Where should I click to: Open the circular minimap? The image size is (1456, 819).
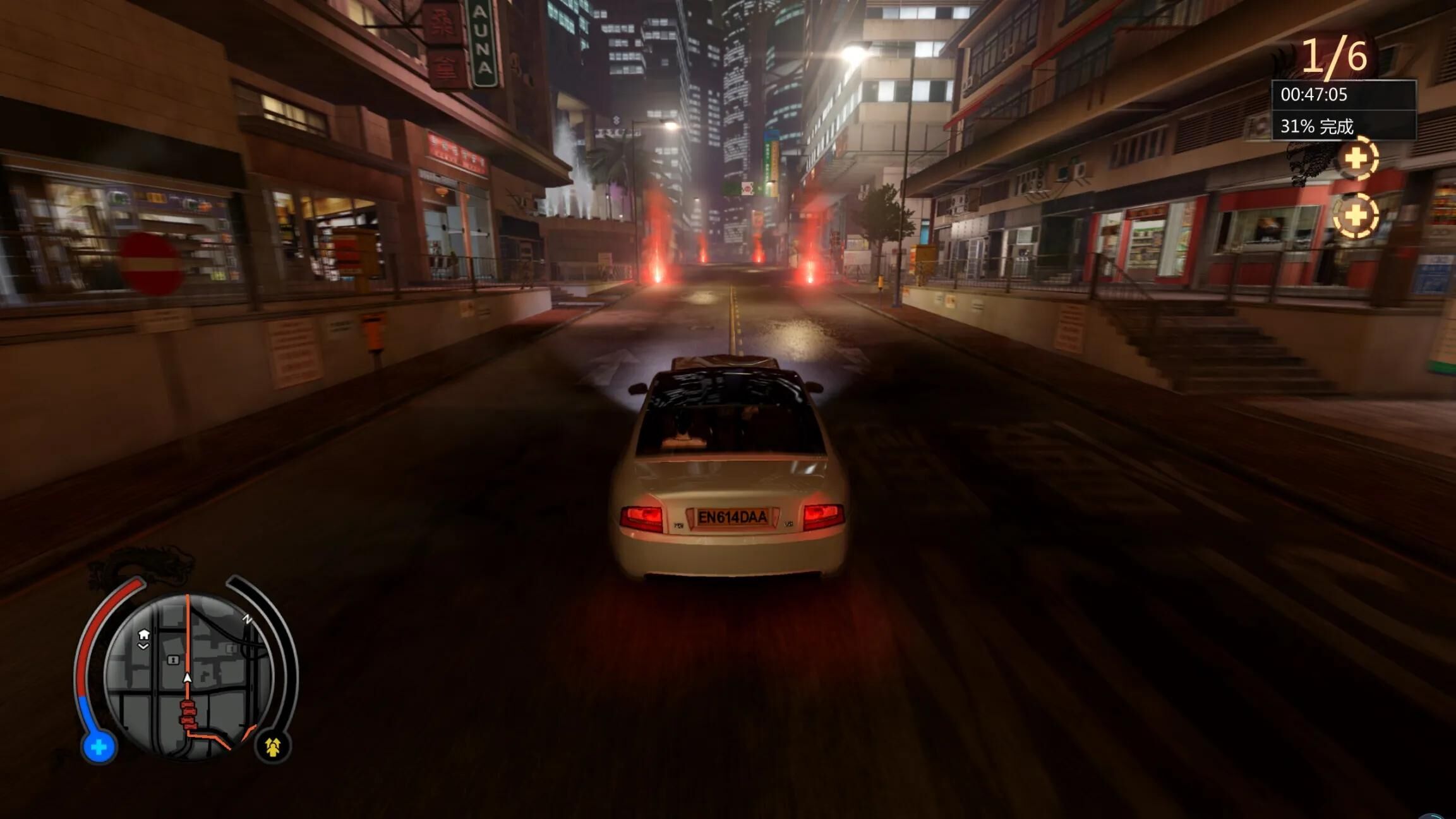point(187,676)
